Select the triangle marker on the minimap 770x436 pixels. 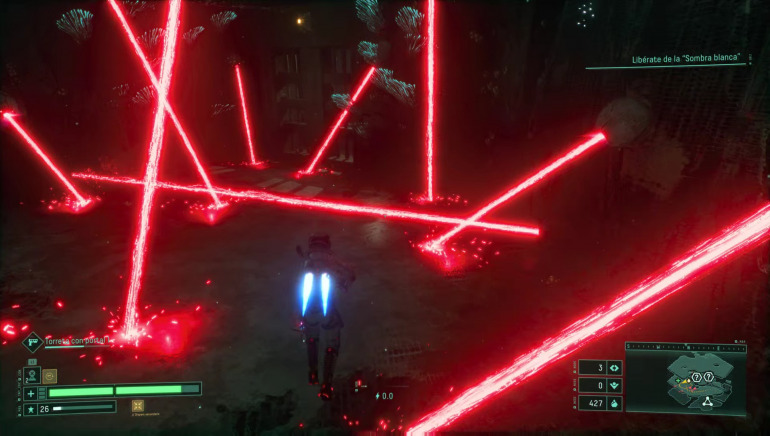(x=707, y=400)
